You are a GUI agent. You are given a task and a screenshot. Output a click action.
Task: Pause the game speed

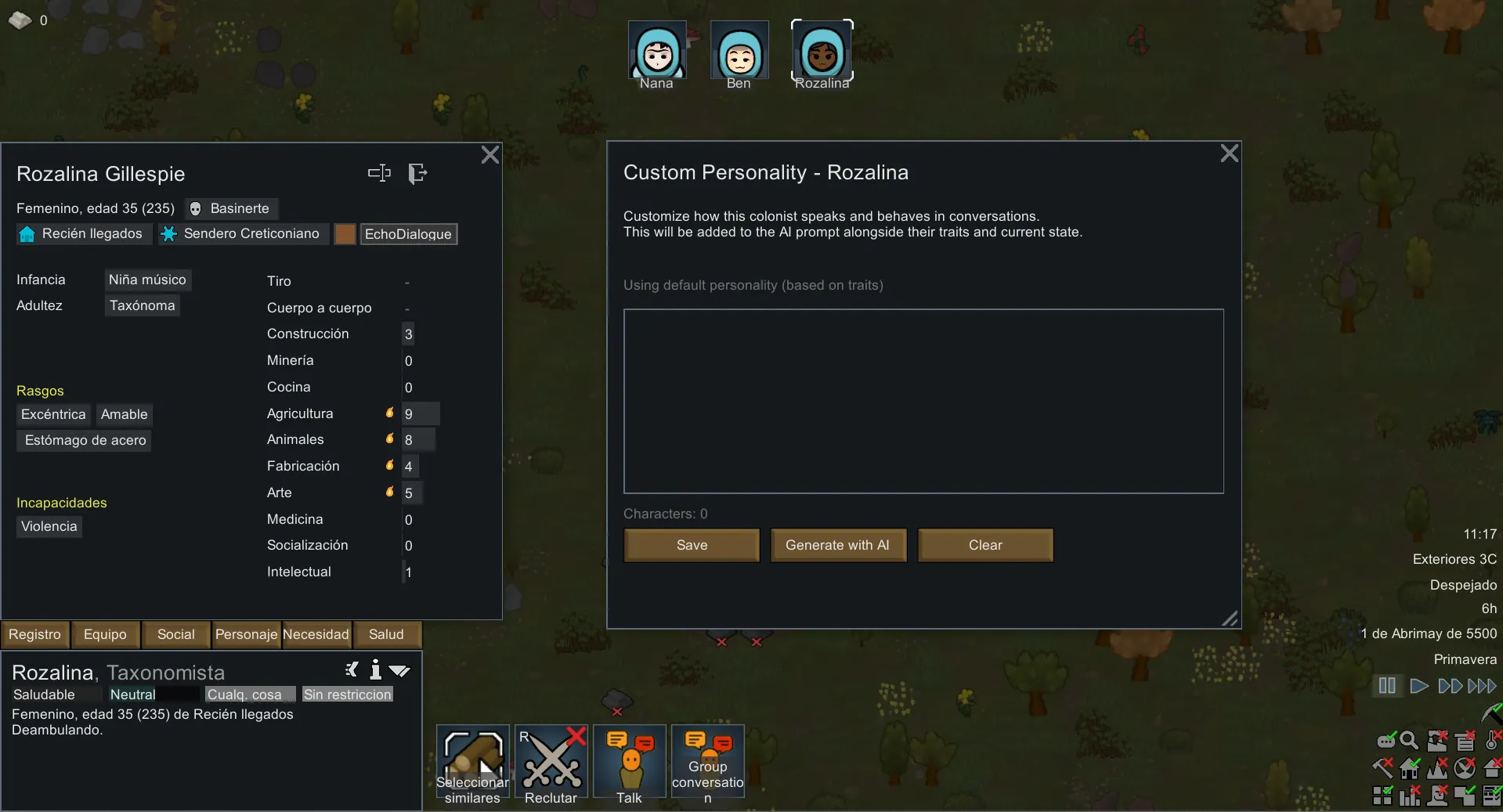[x=1387, y=686]
